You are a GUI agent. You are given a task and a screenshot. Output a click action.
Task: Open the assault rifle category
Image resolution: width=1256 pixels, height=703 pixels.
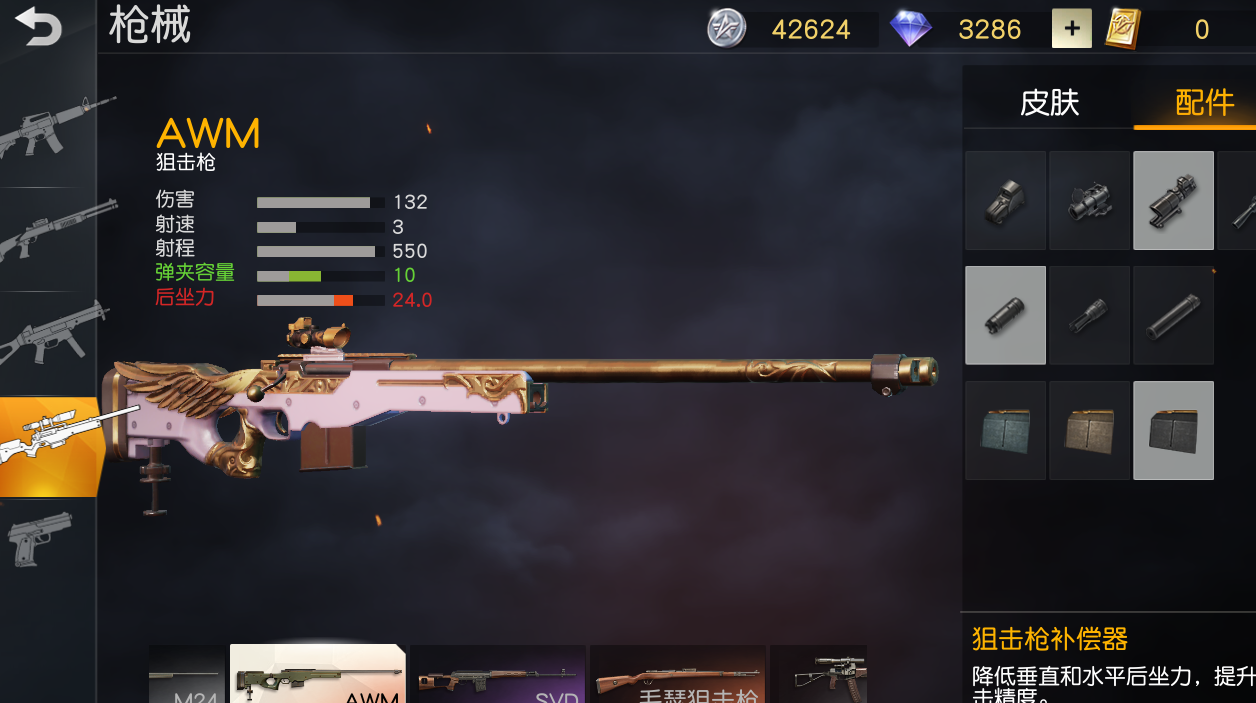coord(50,128)
